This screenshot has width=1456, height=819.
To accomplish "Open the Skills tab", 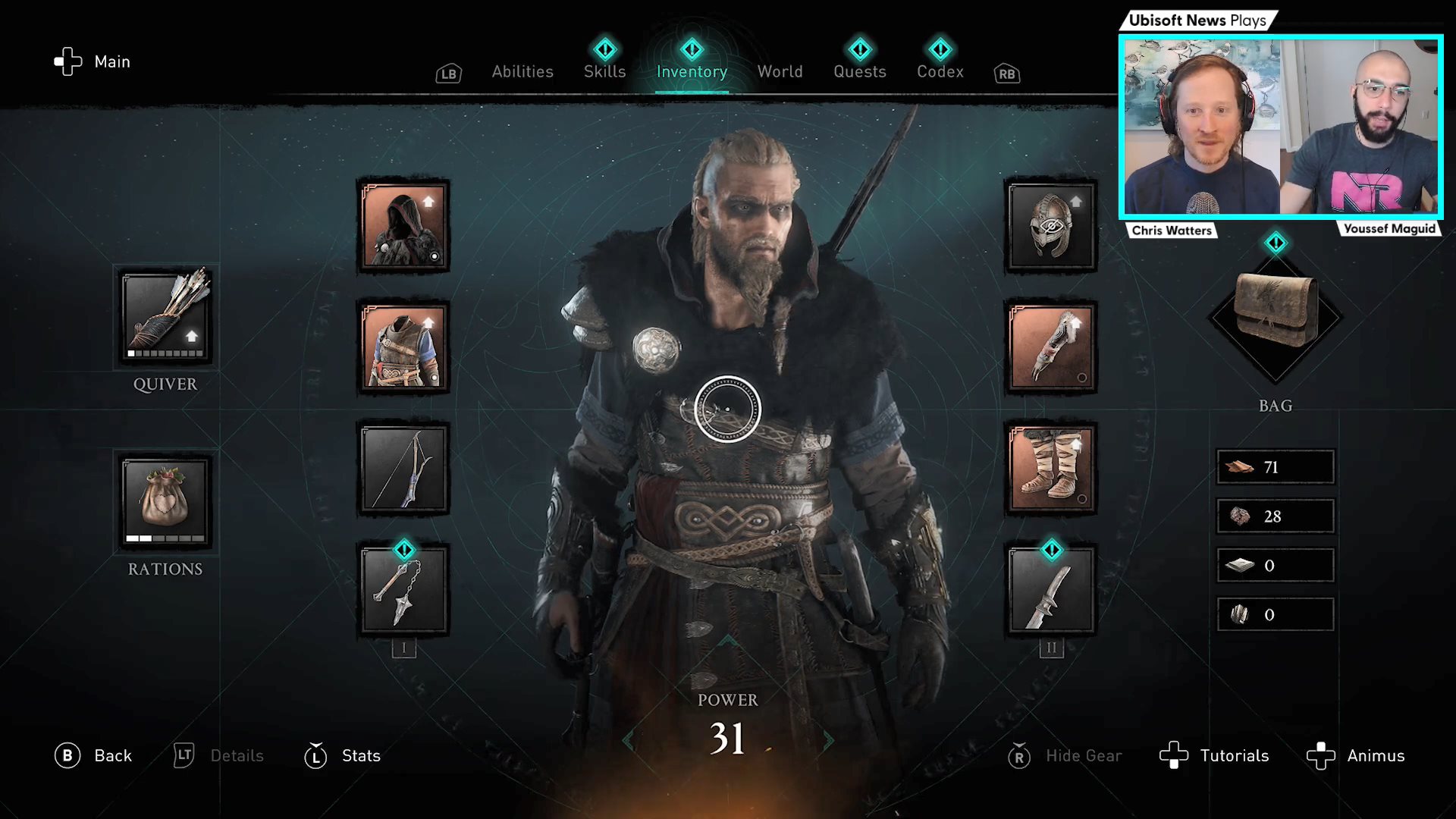I will coord(604,72).
